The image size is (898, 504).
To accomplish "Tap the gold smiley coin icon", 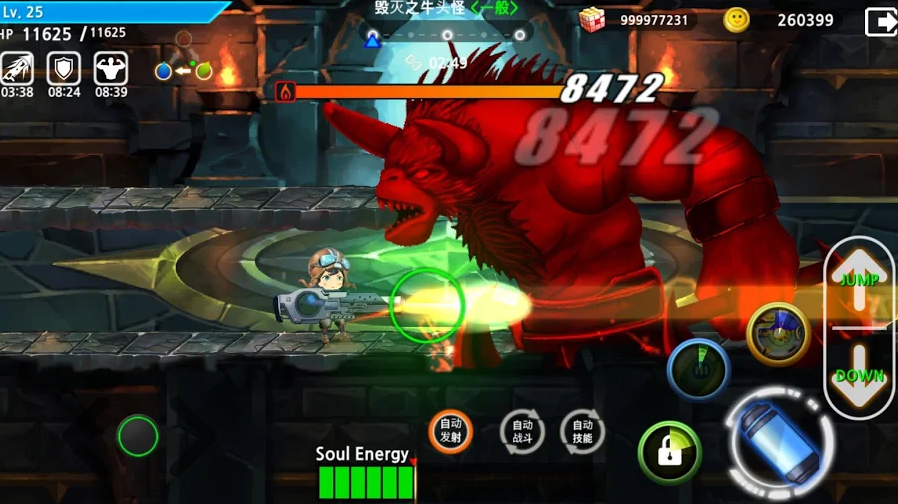I will pos(737,19).
